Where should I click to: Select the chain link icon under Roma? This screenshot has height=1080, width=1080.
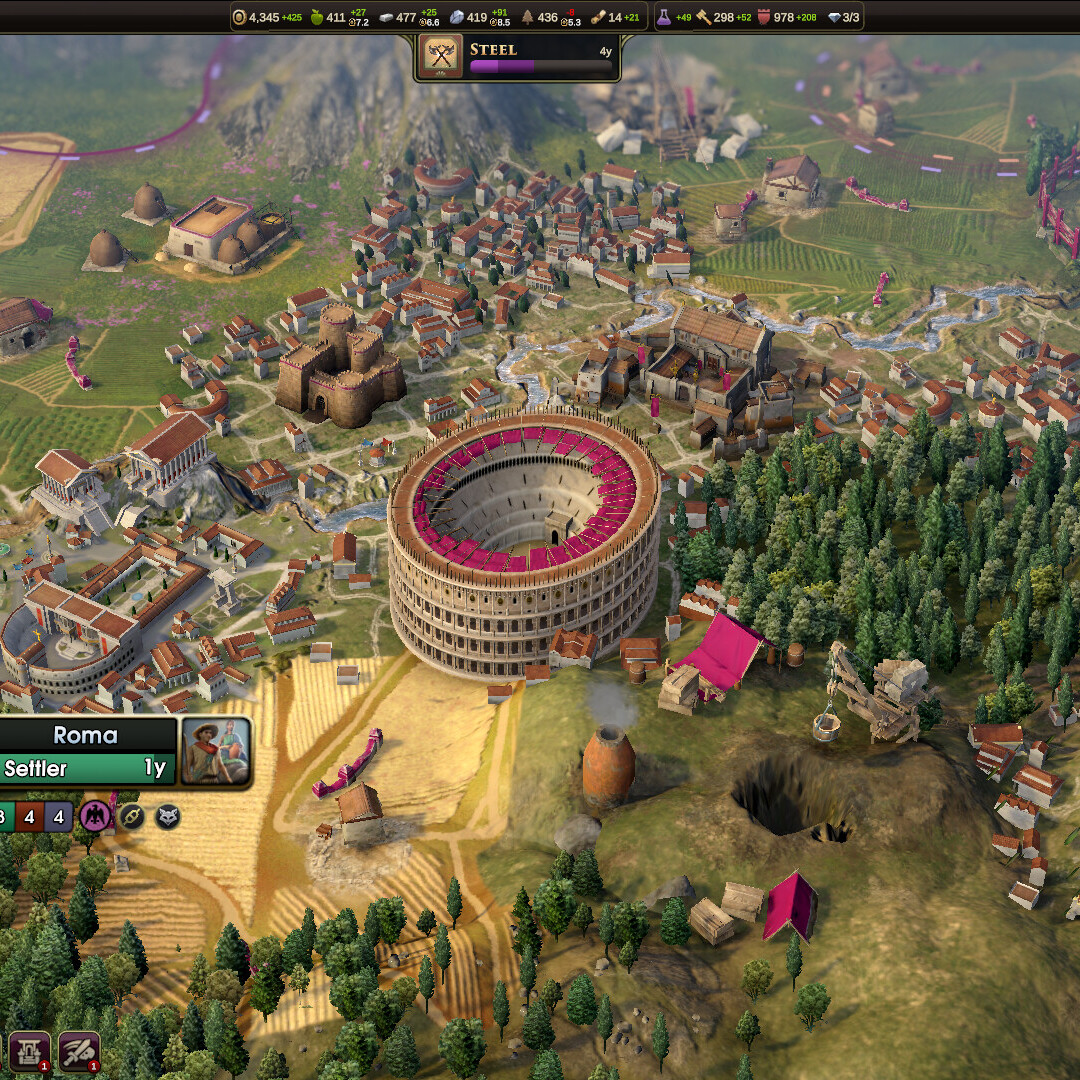(132, 816)
